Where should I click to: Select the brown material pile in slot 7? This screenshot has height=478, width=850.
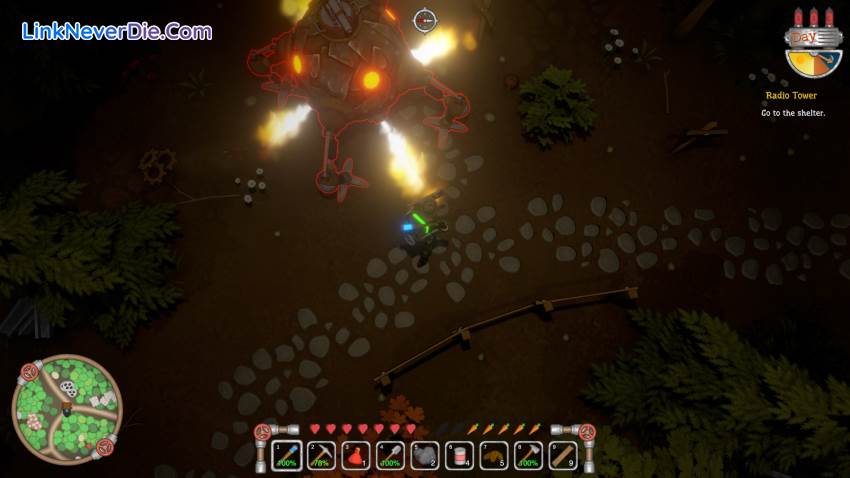point(493,456)
